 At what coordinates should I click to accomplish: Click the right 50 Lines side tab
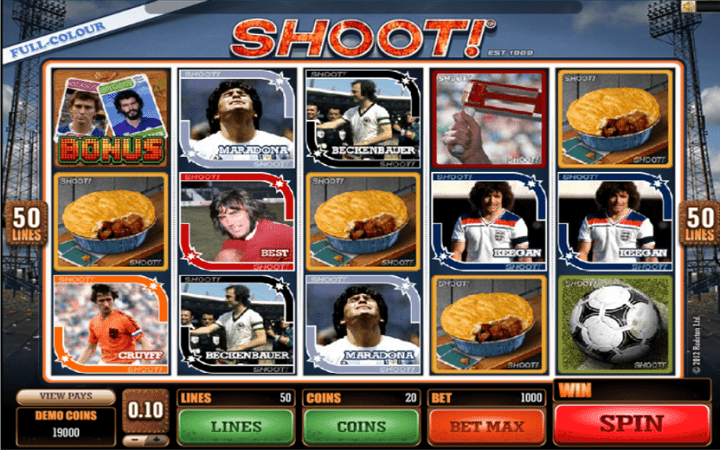click(x=700, y=223)
